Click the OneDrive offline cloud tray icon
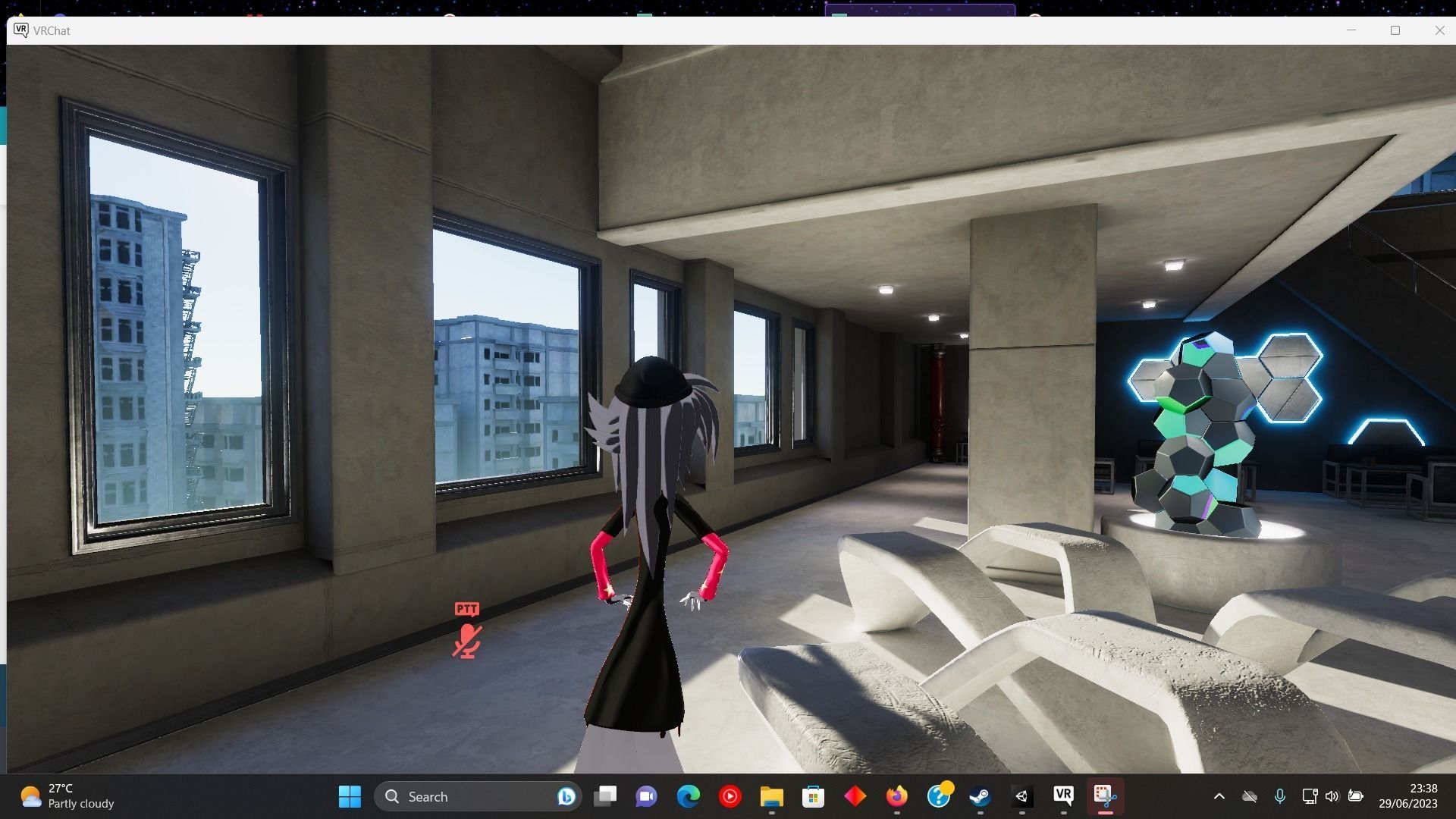 point(1250,796)
